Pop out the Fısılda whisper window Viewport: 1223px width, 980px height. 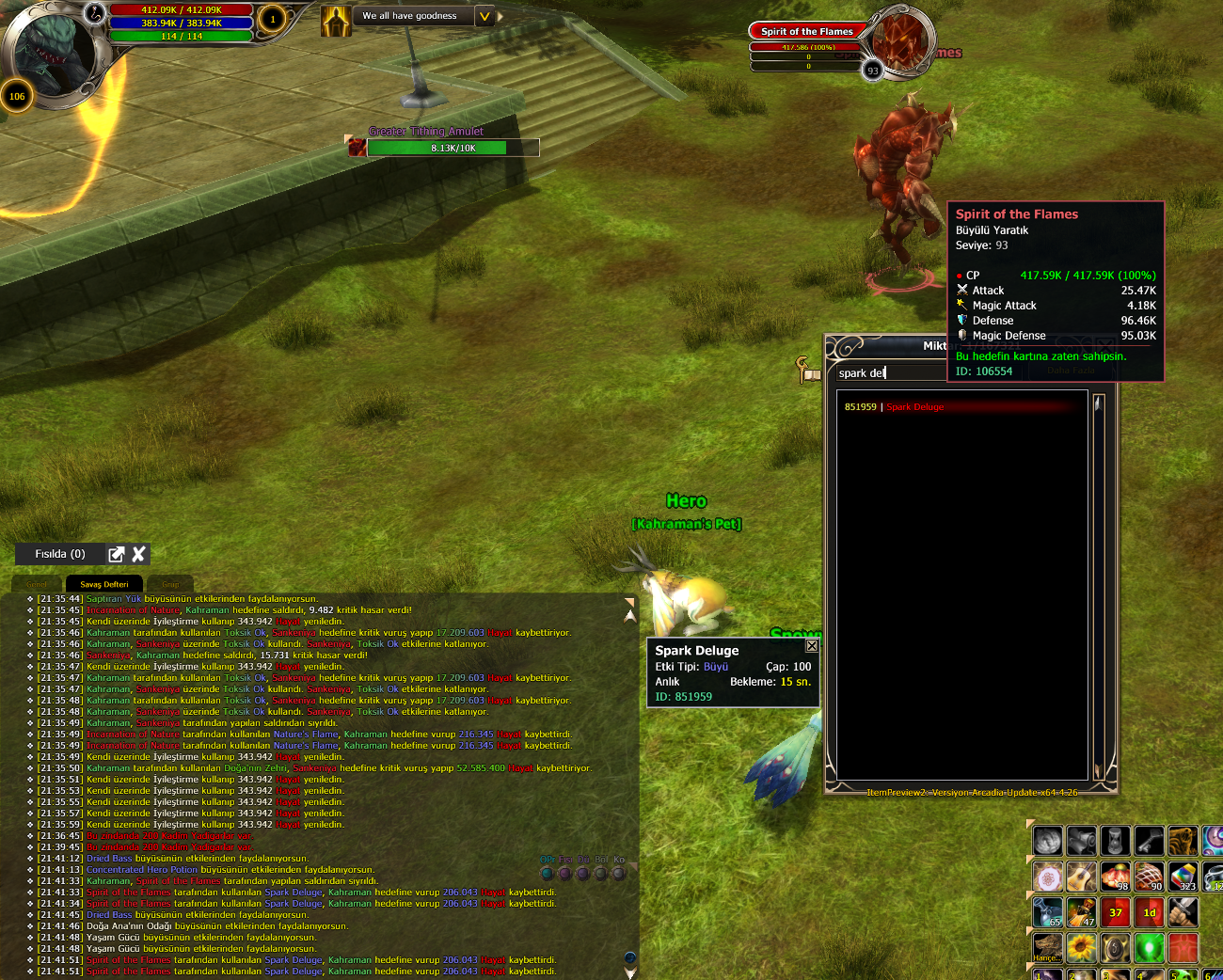pyautogui.click(x=117, y=554)
